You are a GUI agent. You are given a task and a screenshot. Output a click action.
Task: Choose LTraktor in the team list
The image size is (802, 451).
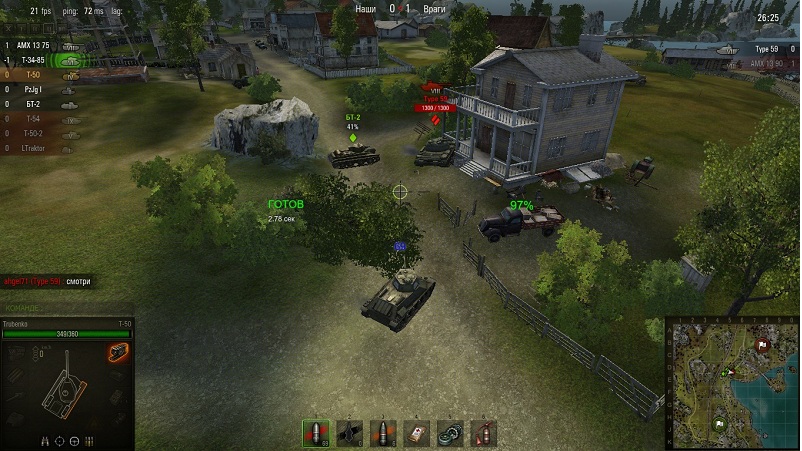coord(36,147)
